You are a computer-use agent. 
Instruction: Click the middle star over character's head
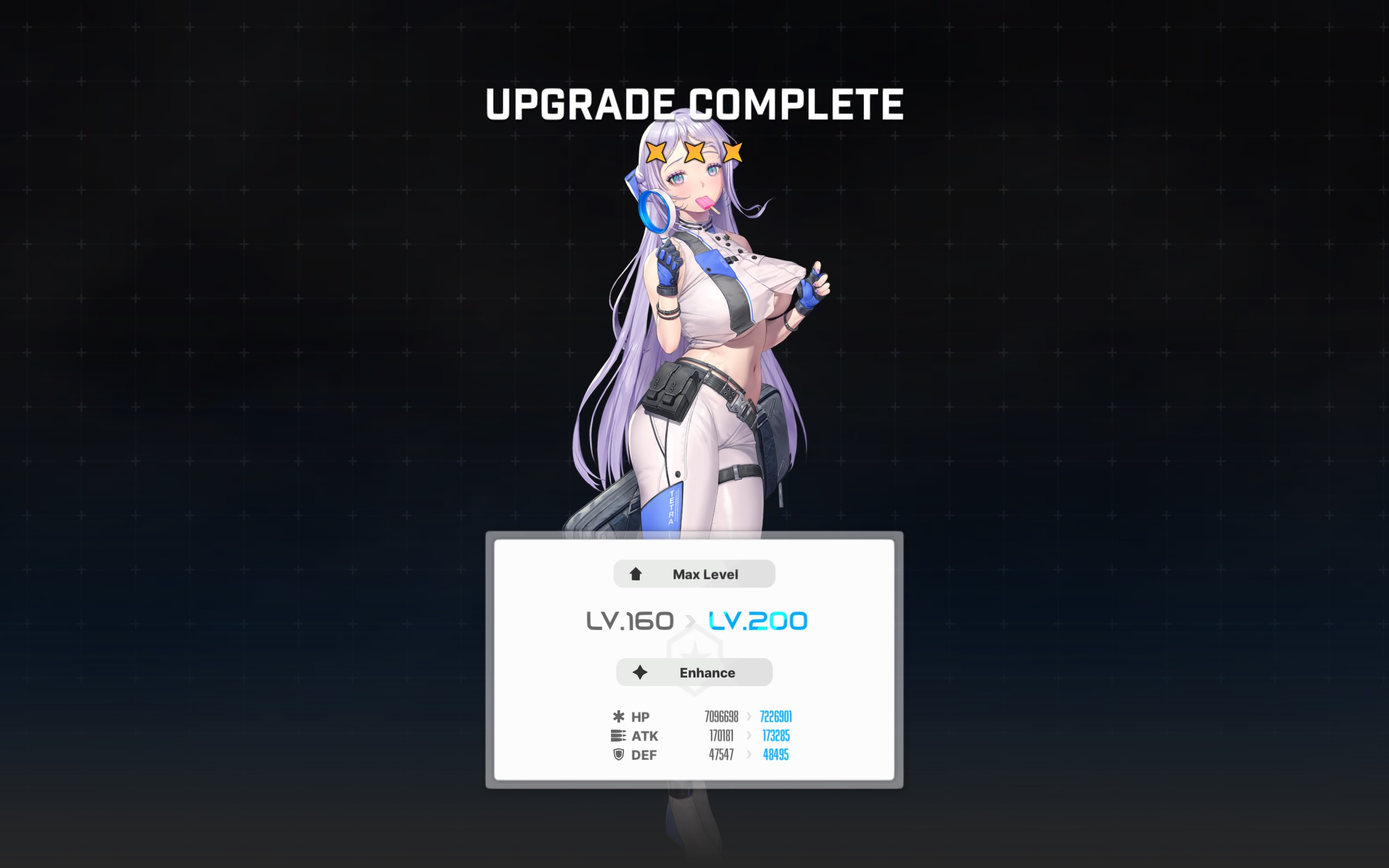coord(694,151)
